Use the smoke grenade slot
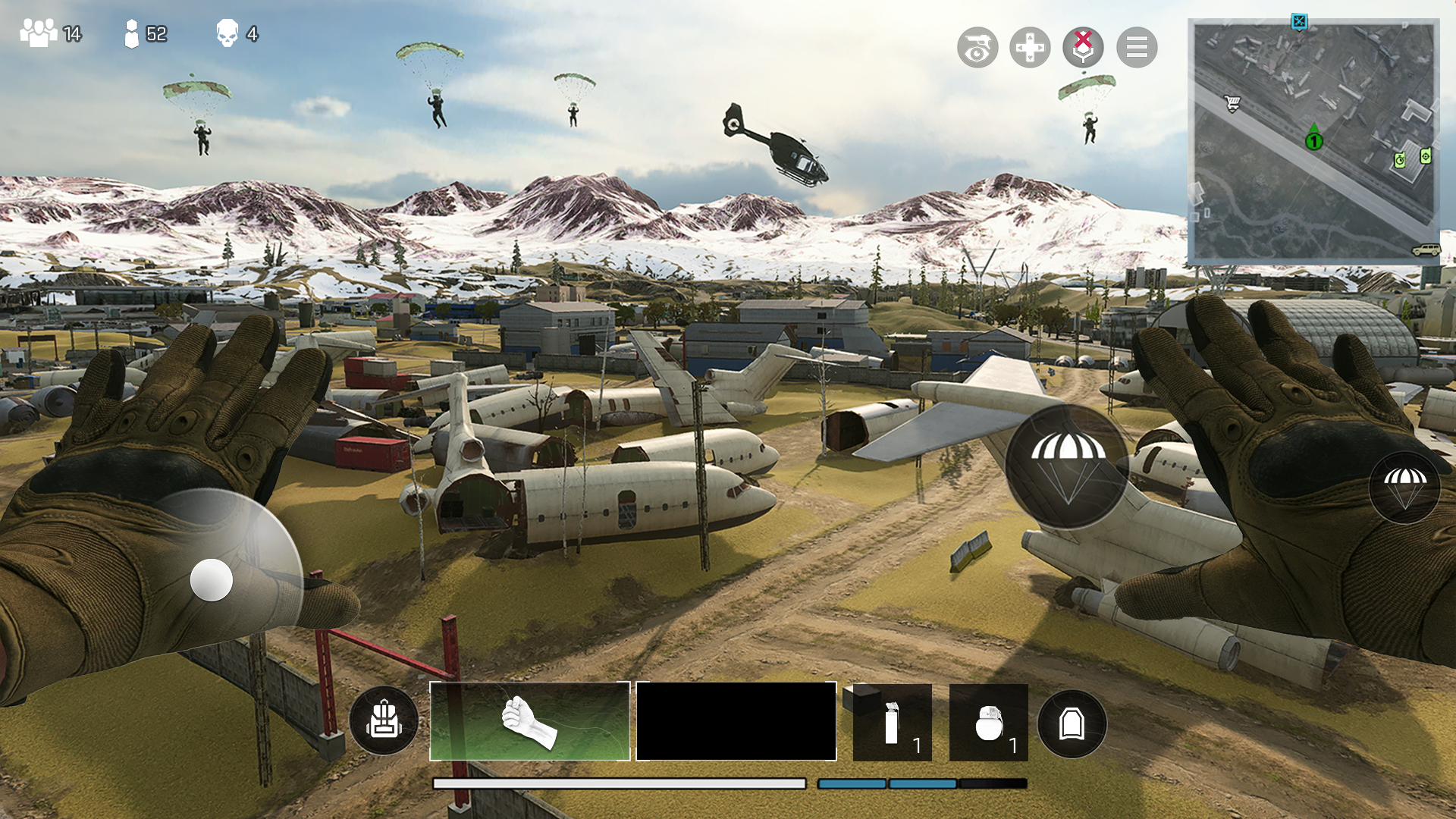 892,723
